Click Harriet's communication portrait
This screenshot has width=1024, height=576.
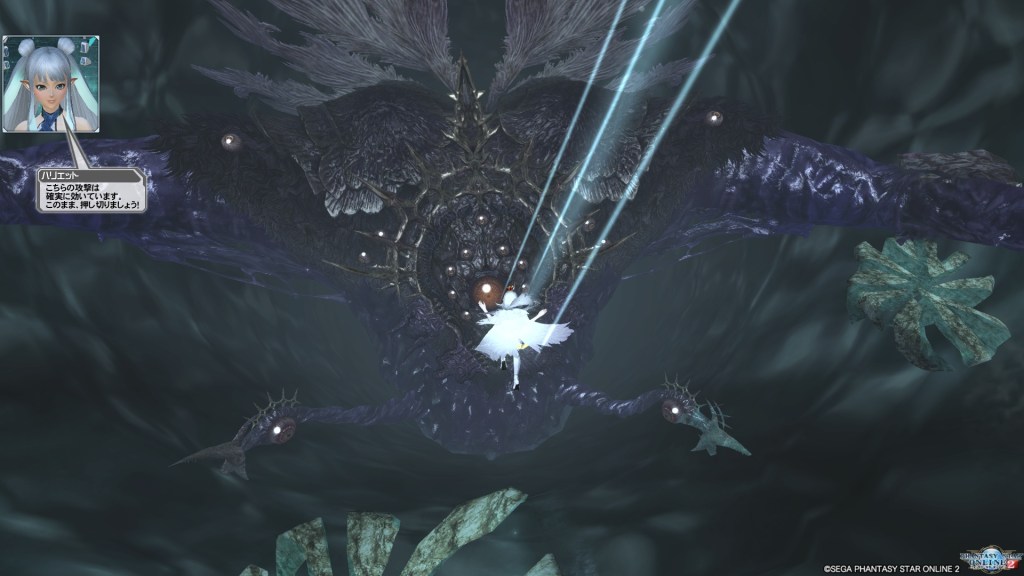(50, 84)
